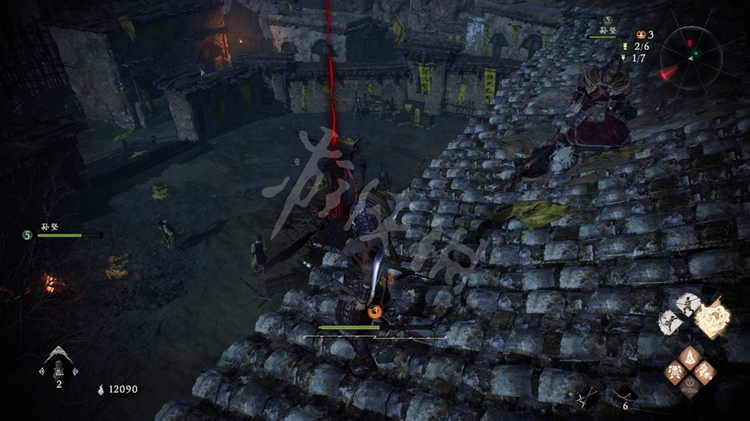Viewport: 750px width, 421px height.
Task: Select the arrow ammo slot showing 6
Action: click(624, 396)
